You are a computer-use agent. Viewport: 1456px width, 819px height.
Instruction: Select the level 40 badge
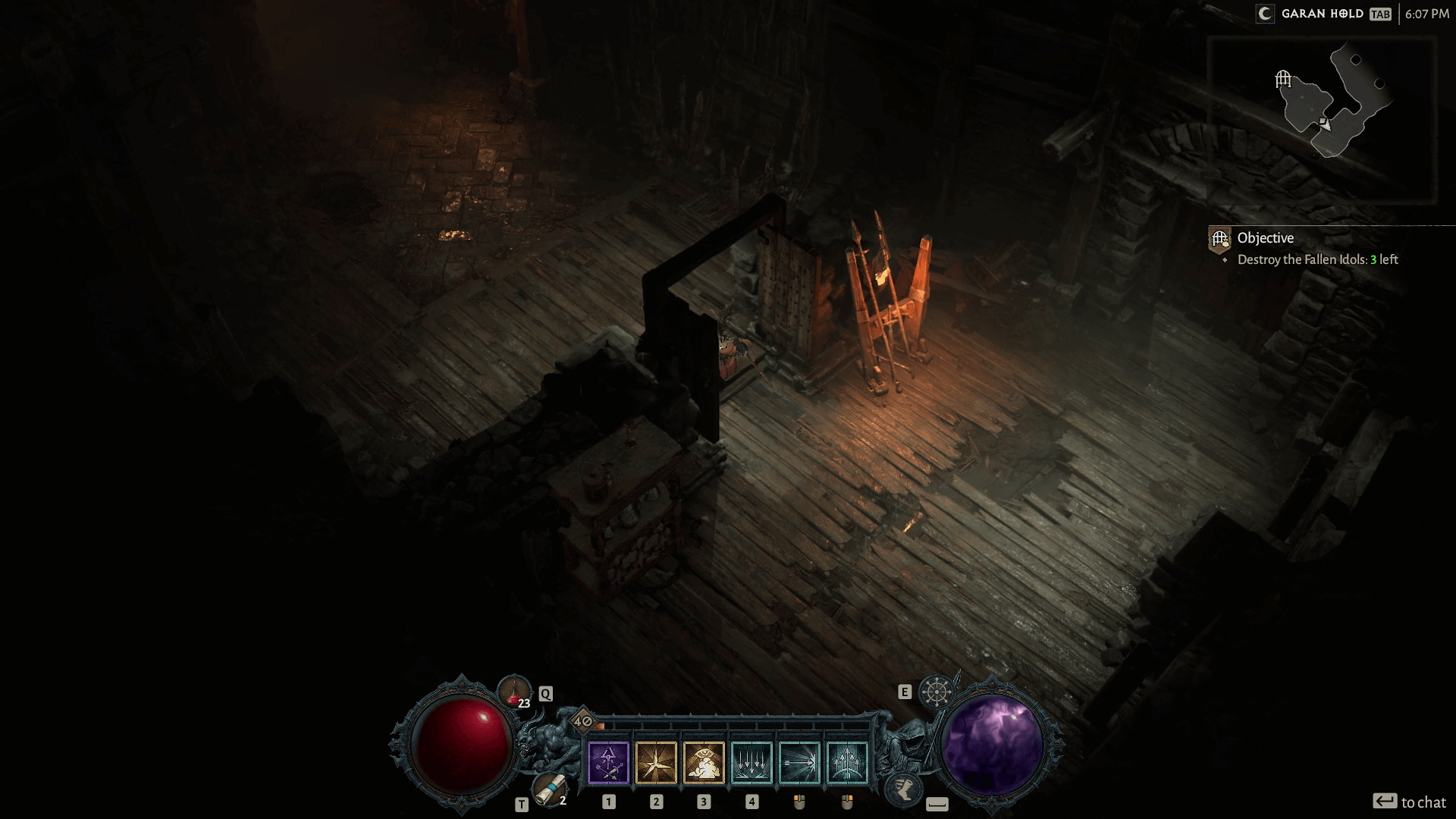(582, 721)
